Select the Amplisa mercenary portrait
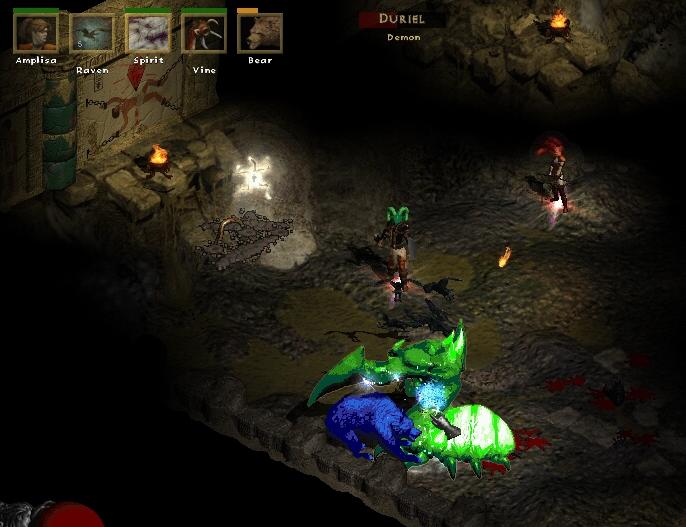Screen dimensions: 686x527 coord(35,33)
